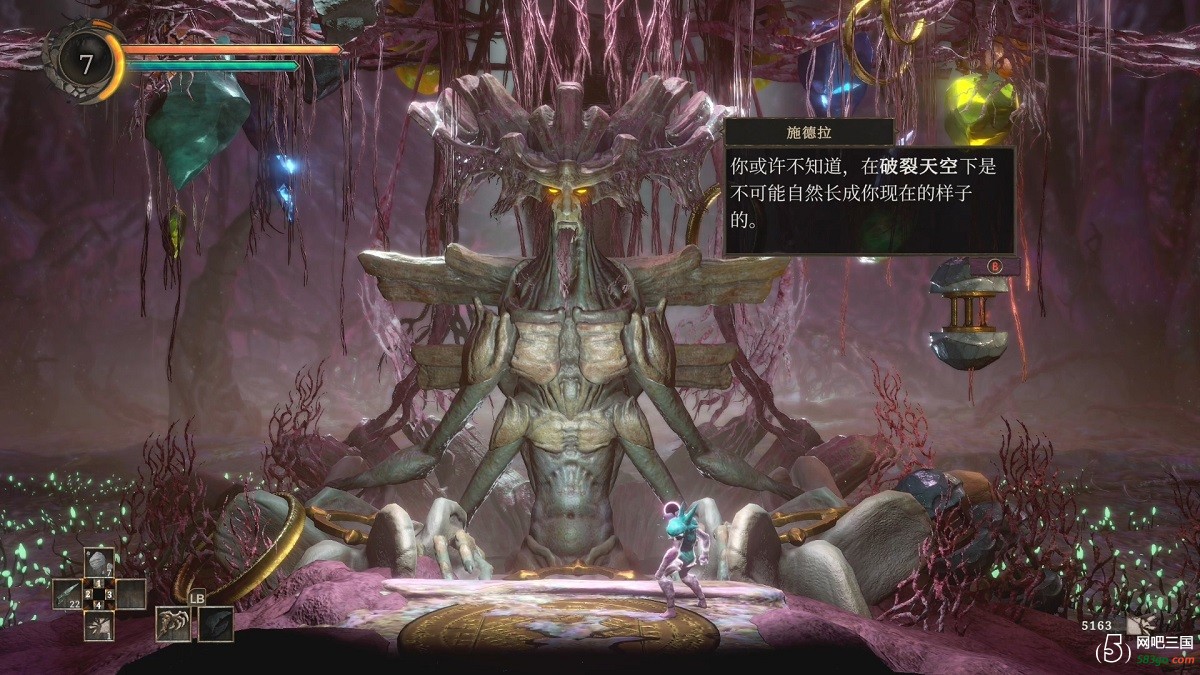The image size is (1200, 675).
Task: Select the stone item slot with count 7
Action: pyautogui.click(x=98, y=562)
